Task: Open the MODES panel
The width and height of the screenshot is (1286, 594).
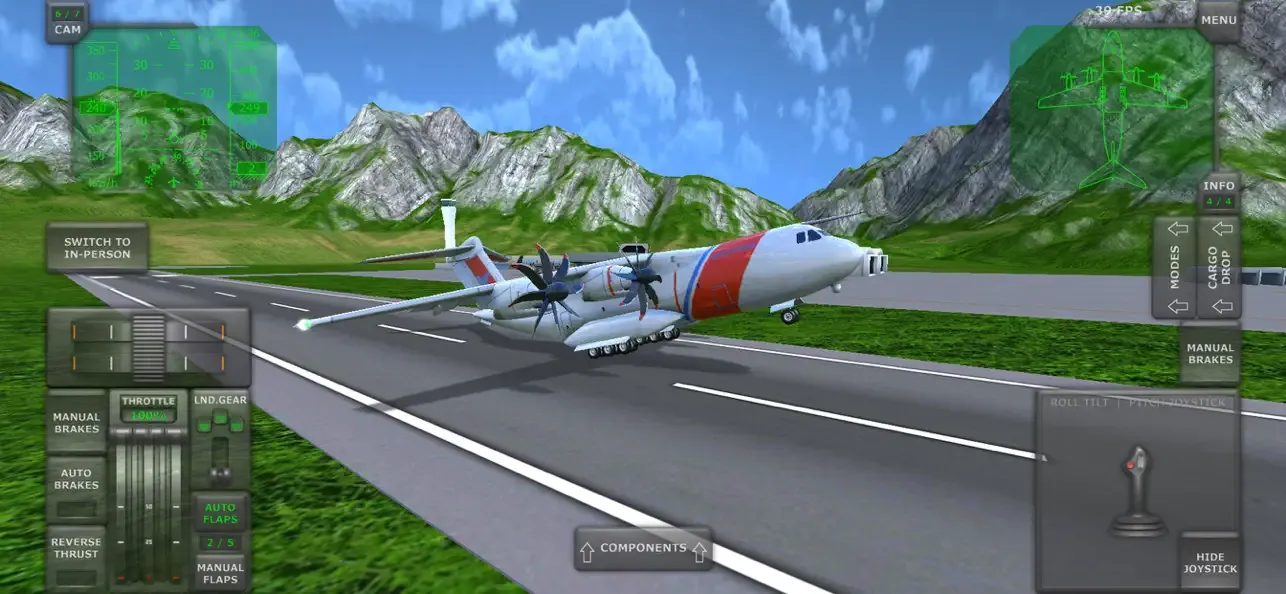Action: (1176, 267)
